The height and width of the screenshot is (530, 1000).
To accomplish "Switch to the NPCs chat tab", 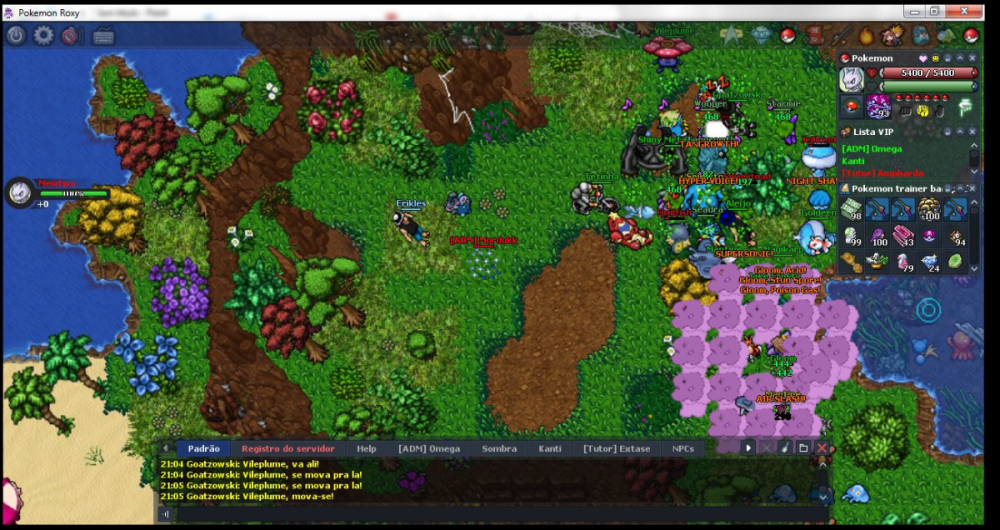I will point(683,449).
